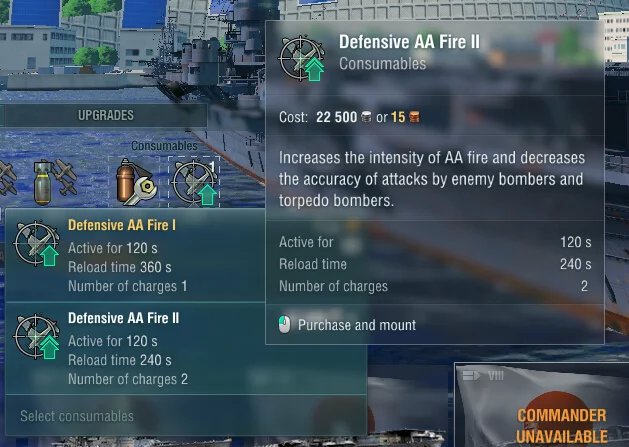
Task: Open the Upgrades panel
Action: click(x=105, y=115)
